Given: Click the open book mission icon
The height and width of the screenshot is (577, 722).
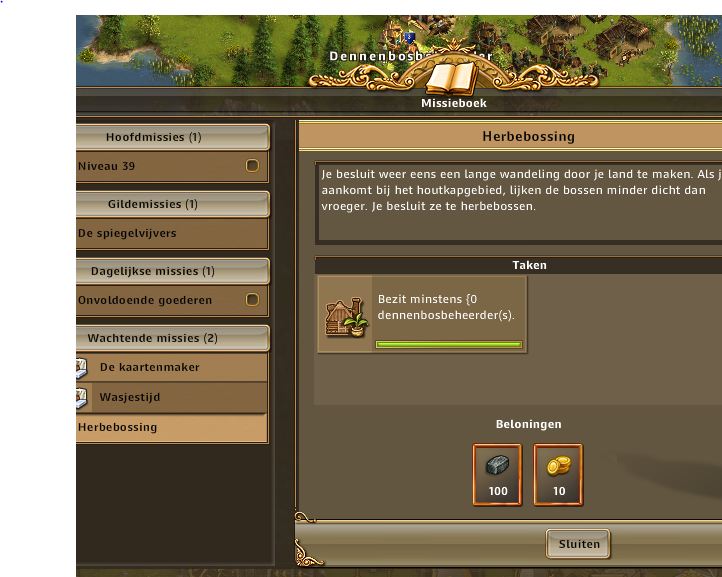Looking at the screenshot, I should click(454, 77).
